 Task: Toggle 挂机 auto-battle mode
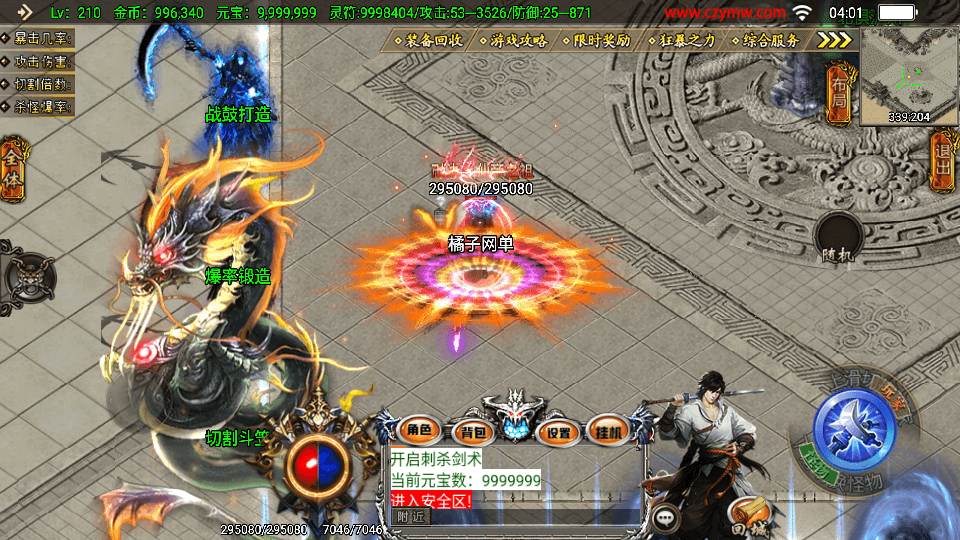point(607,431)
